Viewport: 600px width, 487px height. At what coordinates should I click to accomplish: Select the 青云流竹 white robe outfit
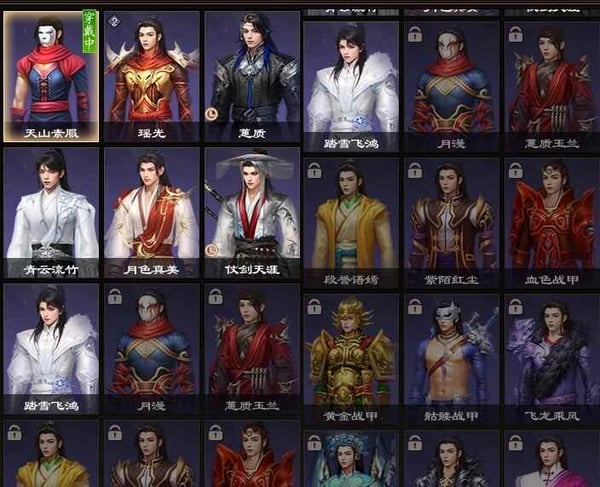[x=51, y=212]
